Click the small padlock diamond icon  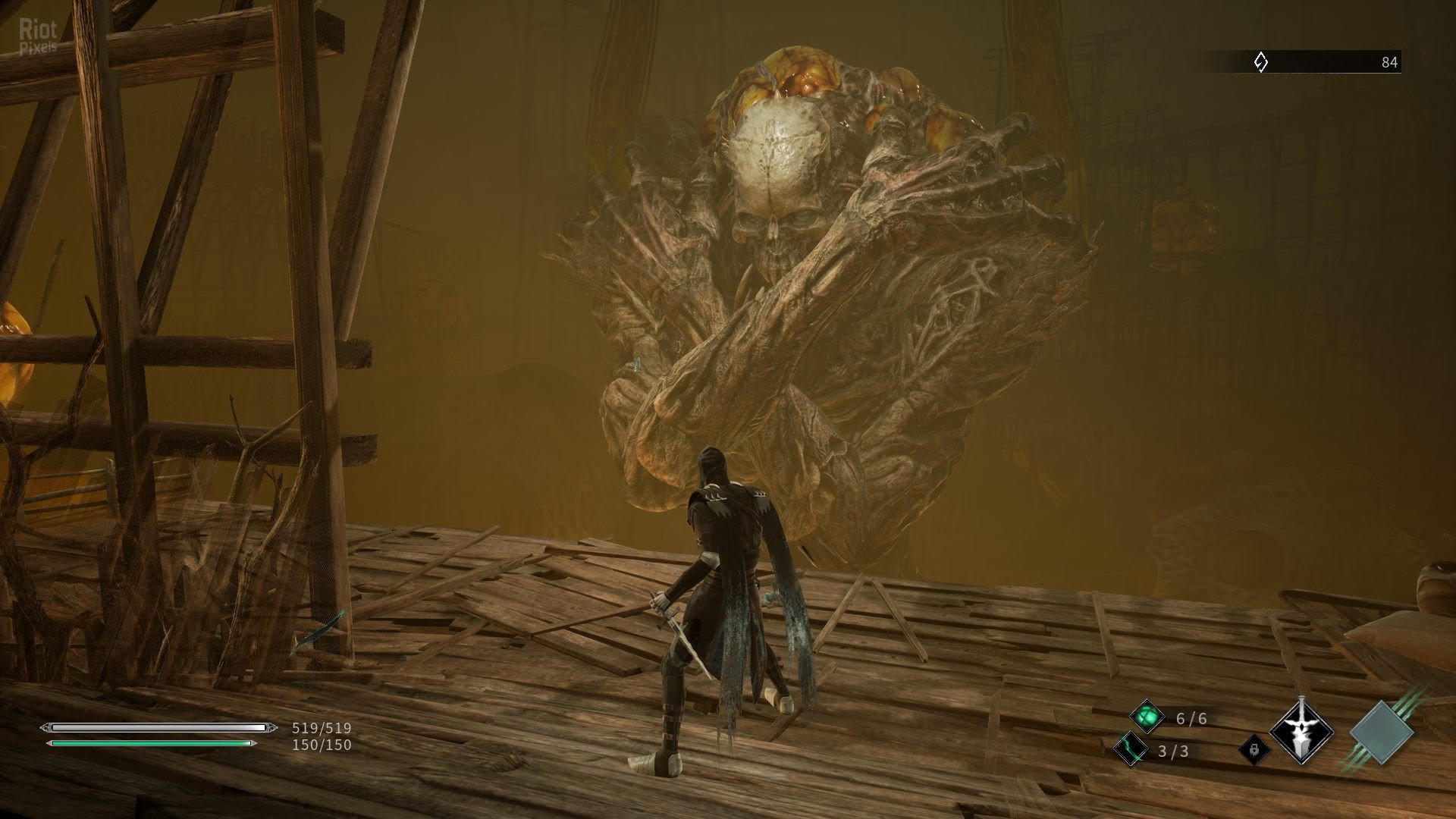click(1254, 751)
